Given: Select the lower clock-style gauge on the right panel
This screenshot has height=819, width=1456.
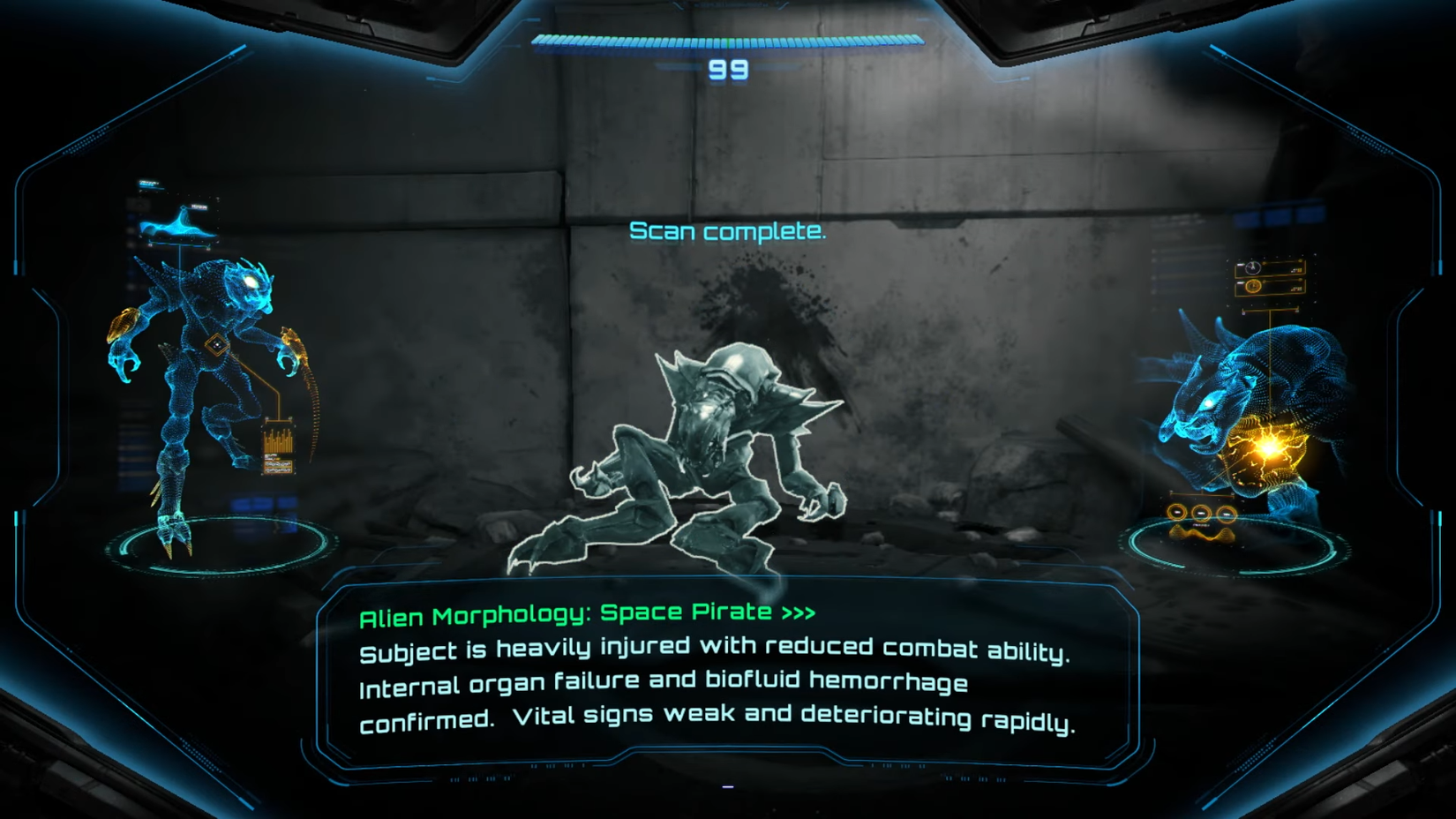Looking at the screenshot, I should point(1252,285).
